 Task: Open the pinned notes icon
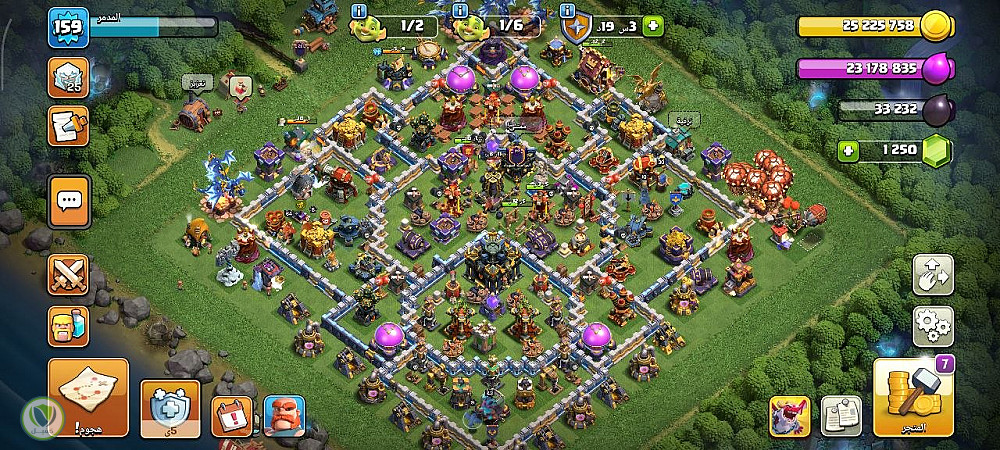pyautogui.click(x=841, y=416)
